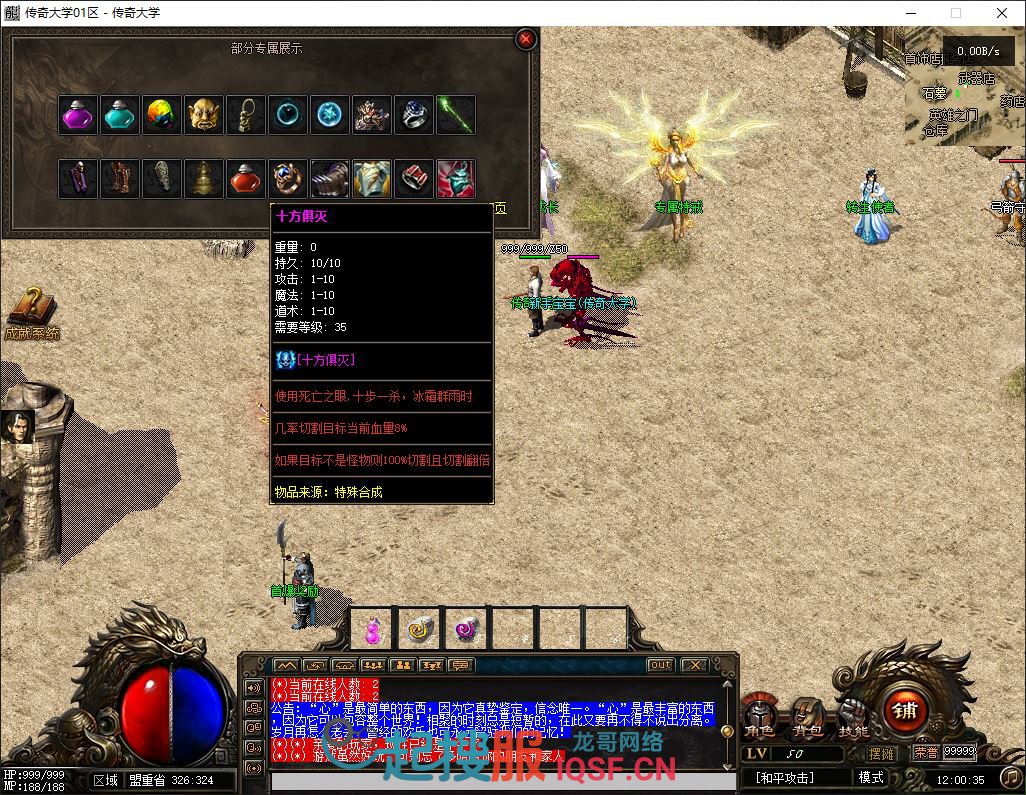Close the game window
The image size is (1026, 795).
(x=1002, y=13)
